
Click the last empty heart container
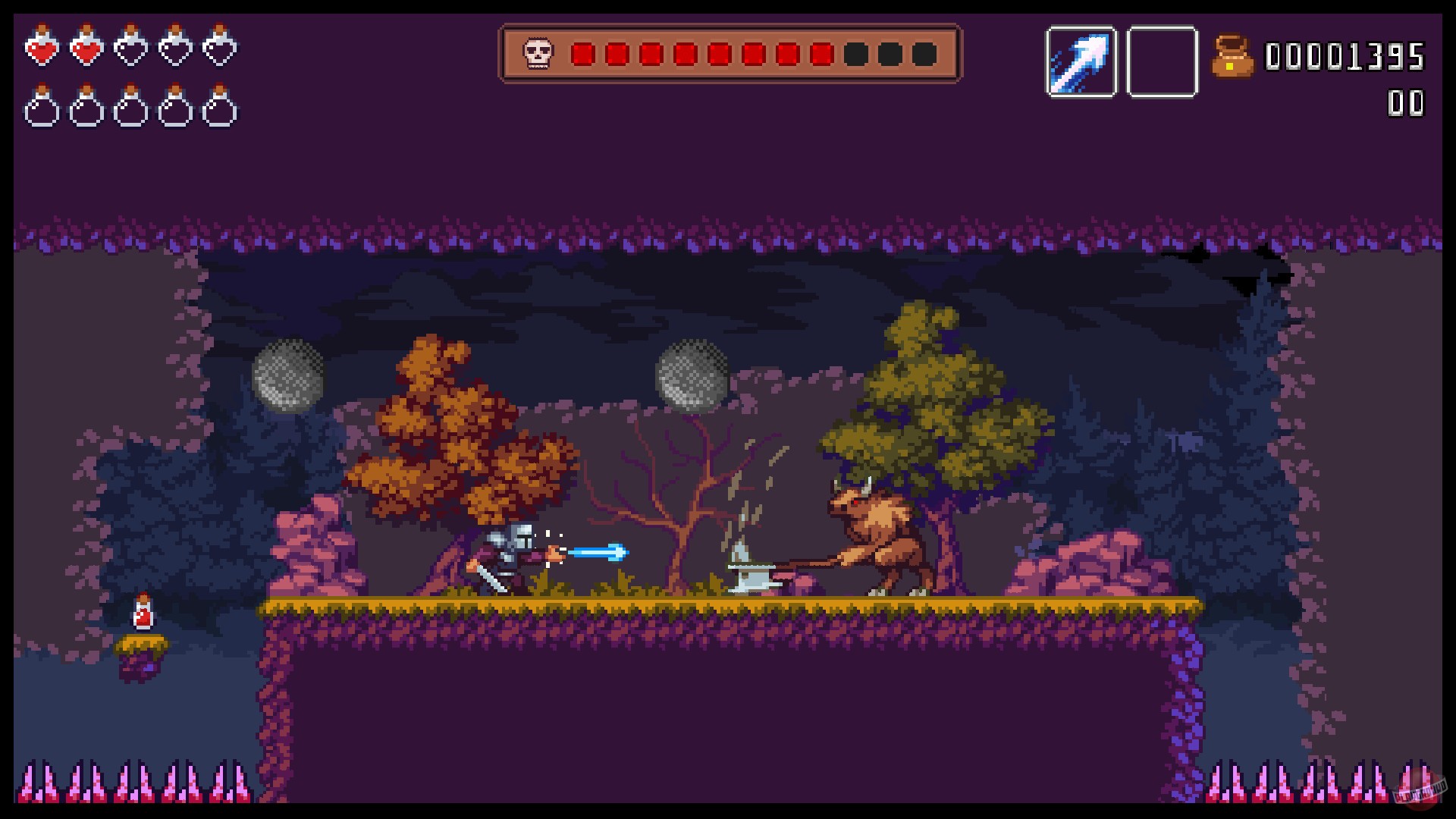coord(221,49)
